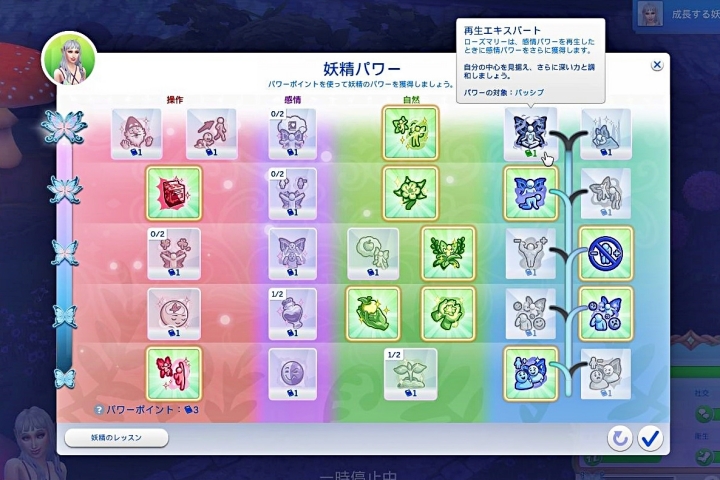Screen dimensions: 720x480
Task: Select the meditating blue fairy power
Action: click(x=530, y=131)
